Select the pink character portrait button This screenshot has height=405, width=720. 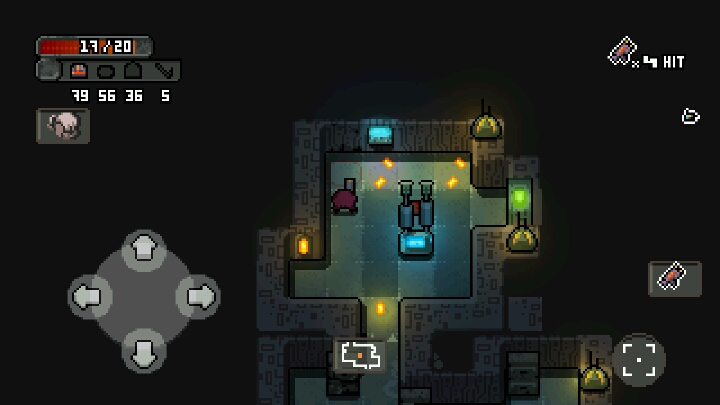coord(63,125)
